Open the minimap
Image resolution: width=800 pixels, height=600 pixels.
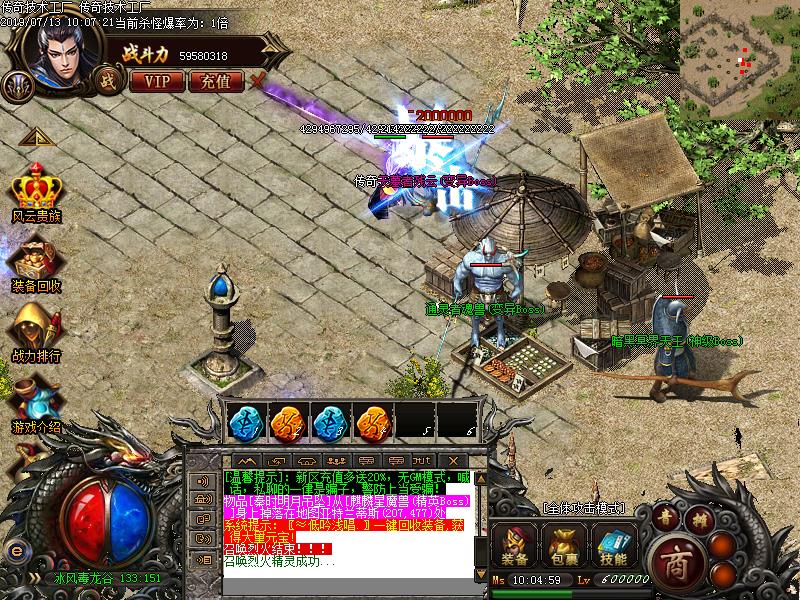pos(739,56)
